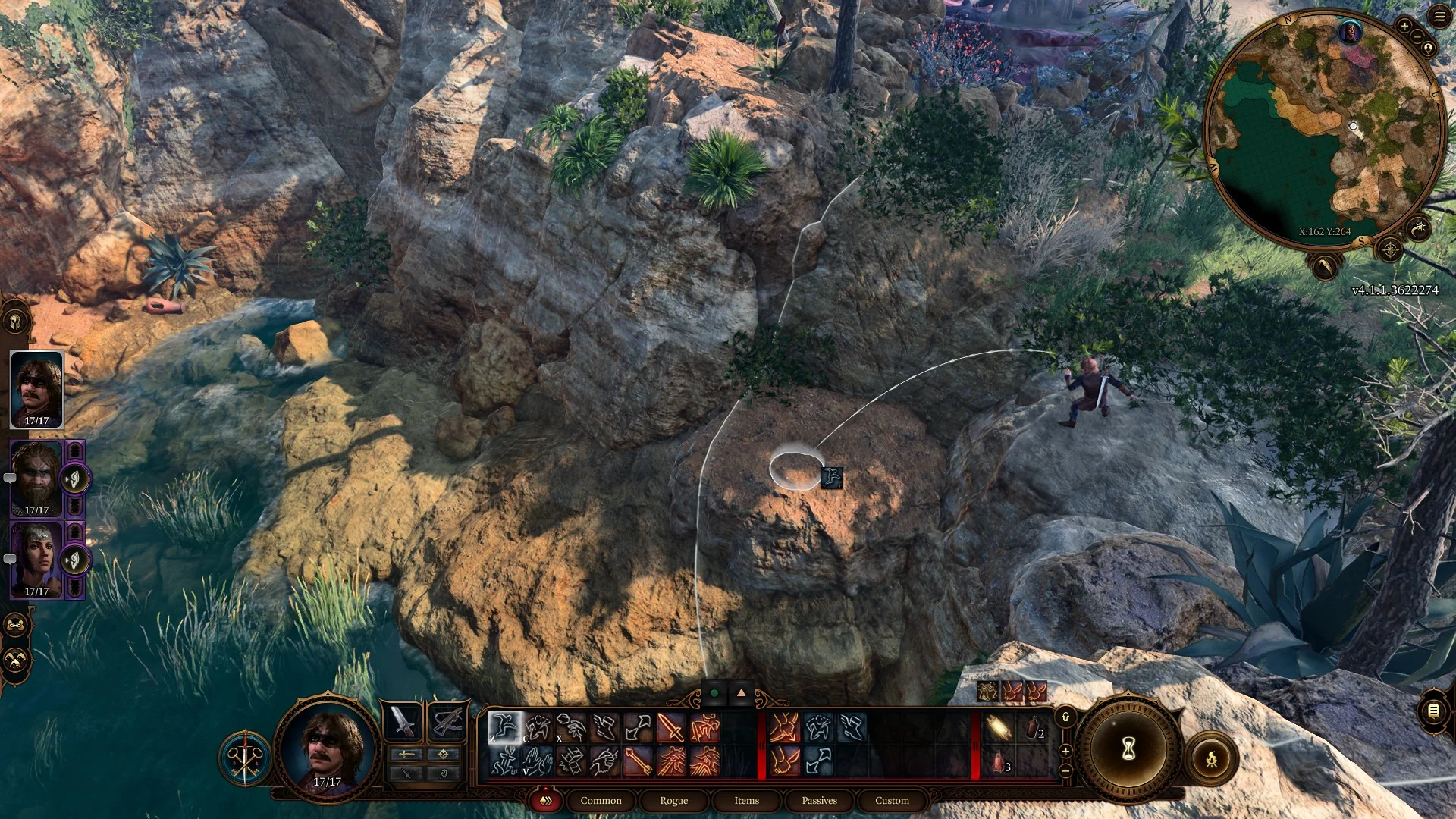Switch to the Common hotbar tab
This screenshot has width=1456, height=819.
tap(601, 801)
